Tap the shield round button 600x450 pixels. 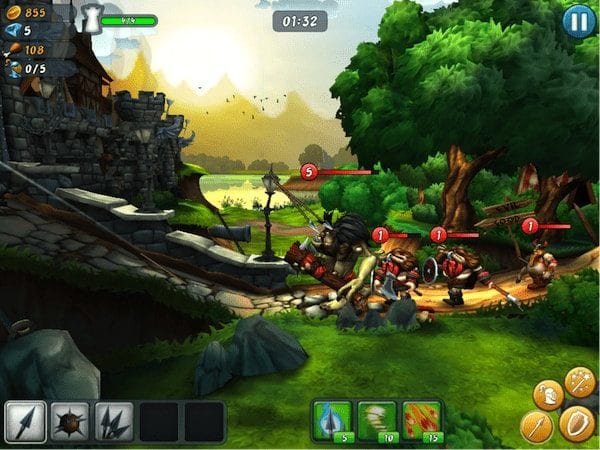(577, 423)
